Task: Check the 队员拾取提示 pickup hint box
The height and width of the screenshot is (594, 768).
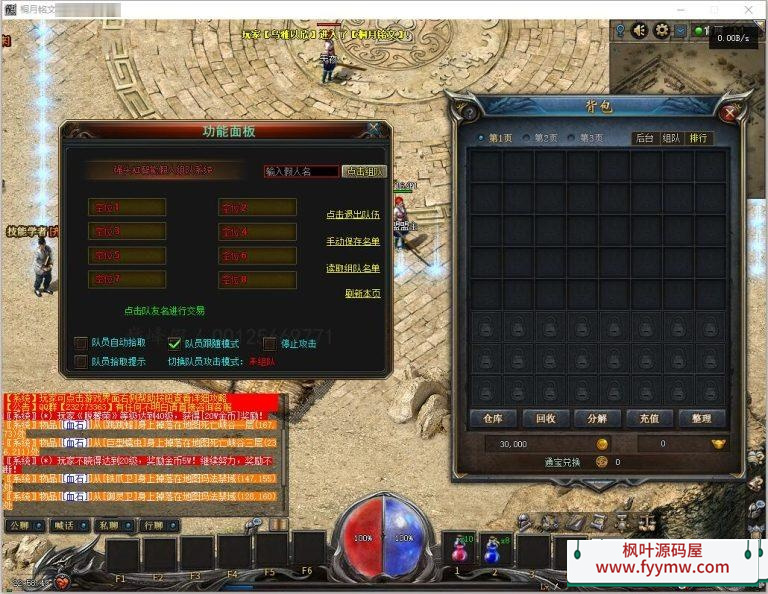Action: [81, 361]
